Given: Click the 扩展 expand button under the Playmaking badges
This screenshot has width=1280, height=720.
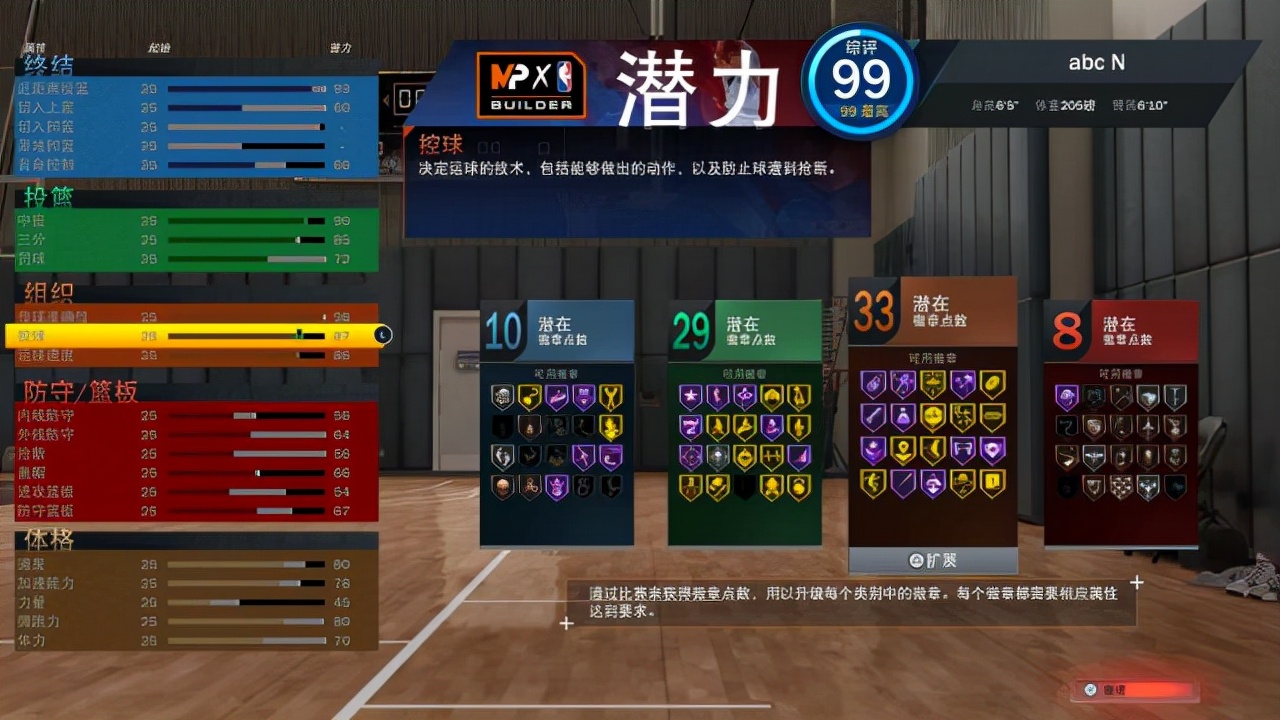Looking at the screenshot, I should click(x=932, y=561).
